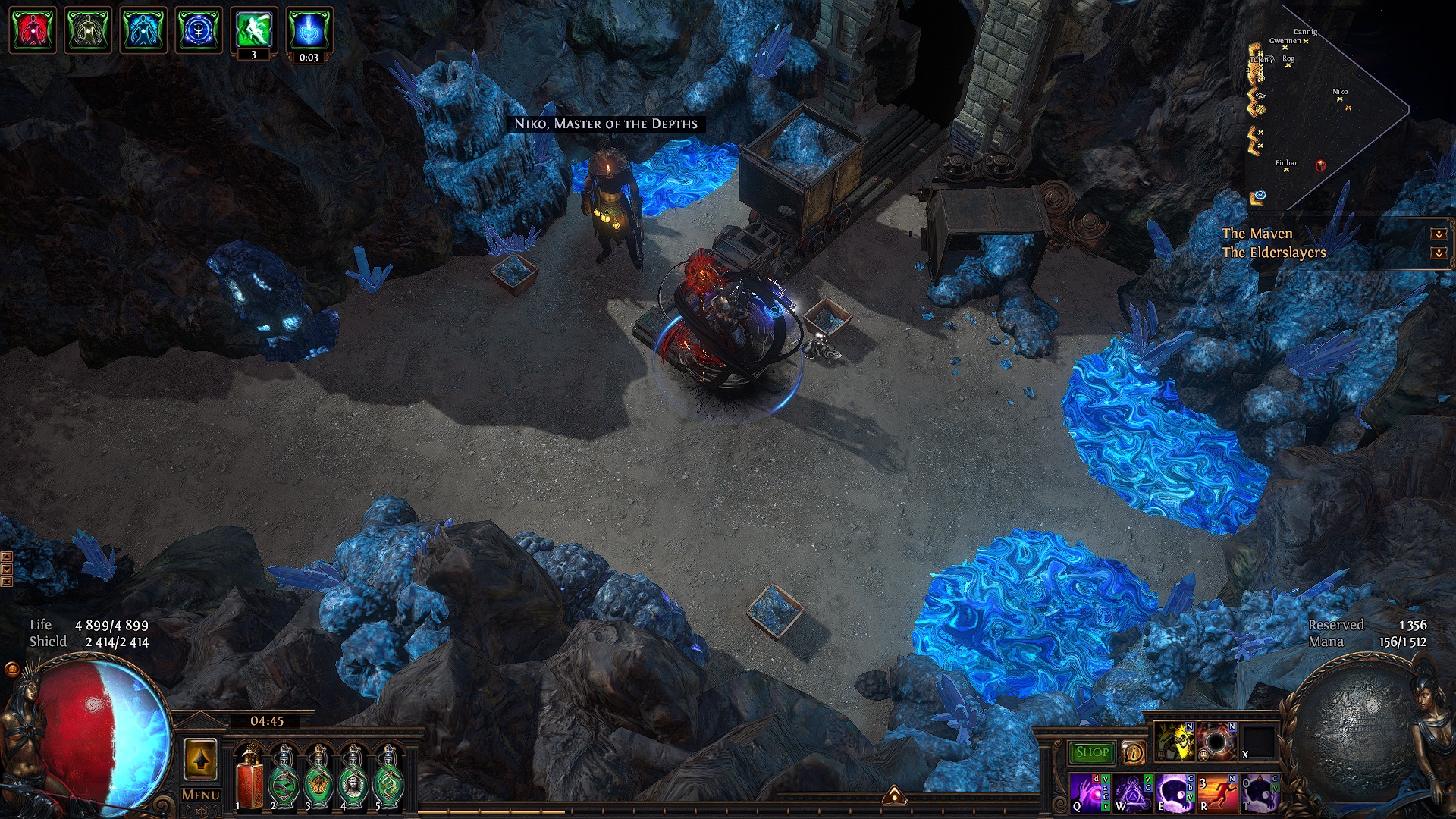Viewport: 1456px width, 819px height.
Task: Select the yellow striding-figure skill icon
Action: [x=1174, y=741]
